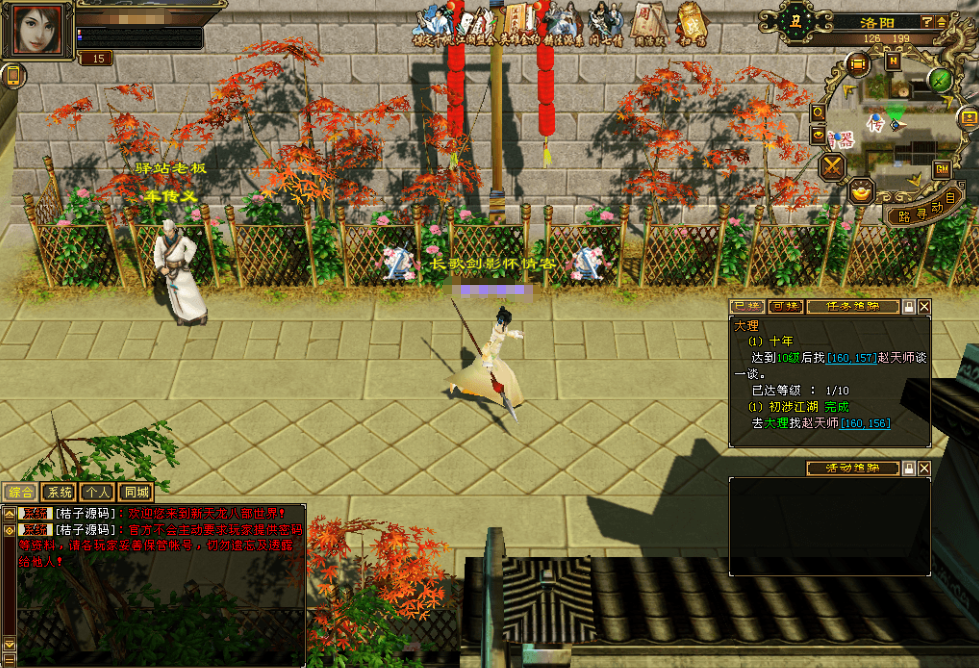Close the 活动追踪 activity tracker panel
Screen dimensions: 979x668
924,468
